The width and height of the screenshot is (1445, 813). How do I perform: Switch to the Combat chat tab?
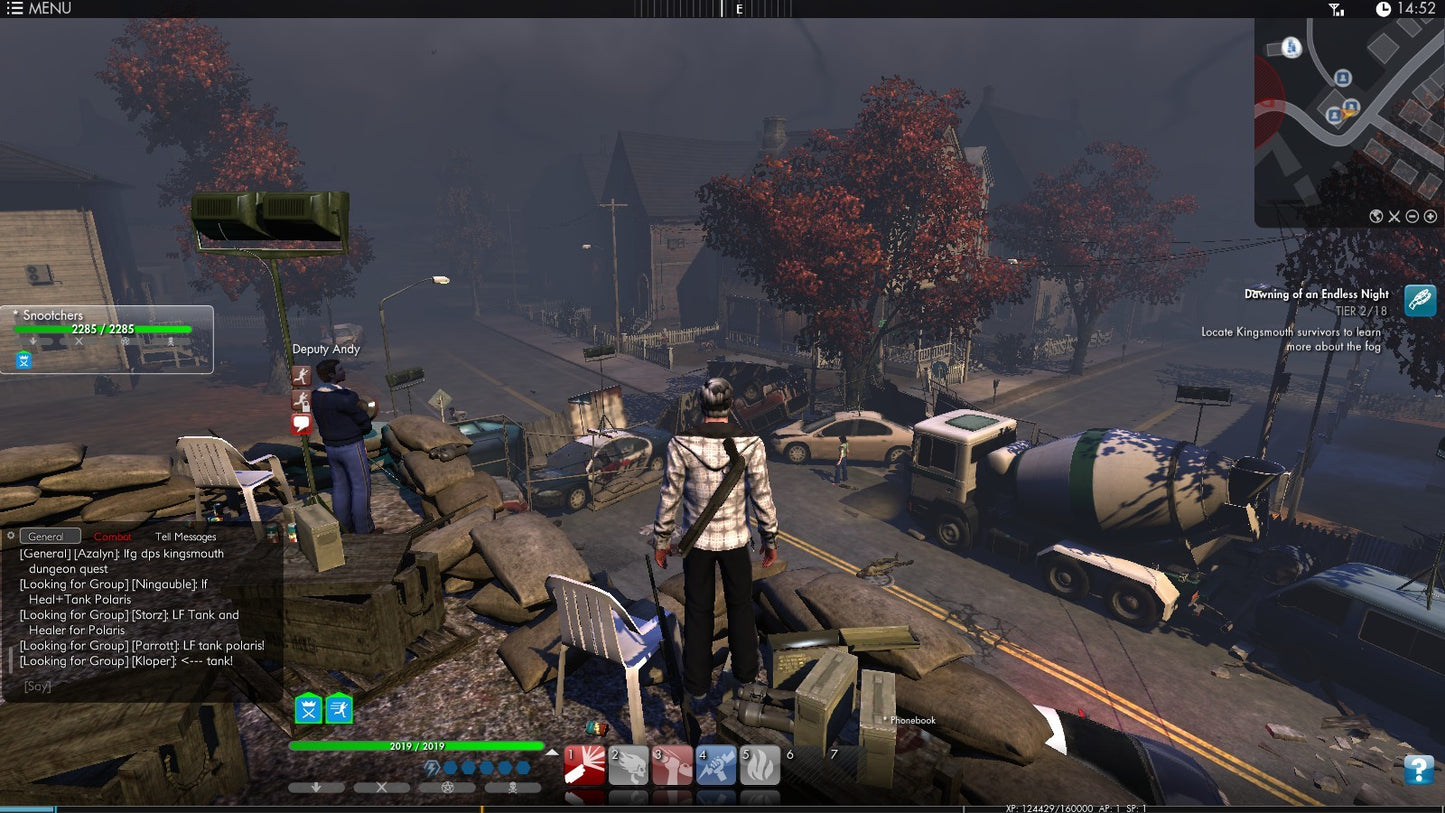112,536
